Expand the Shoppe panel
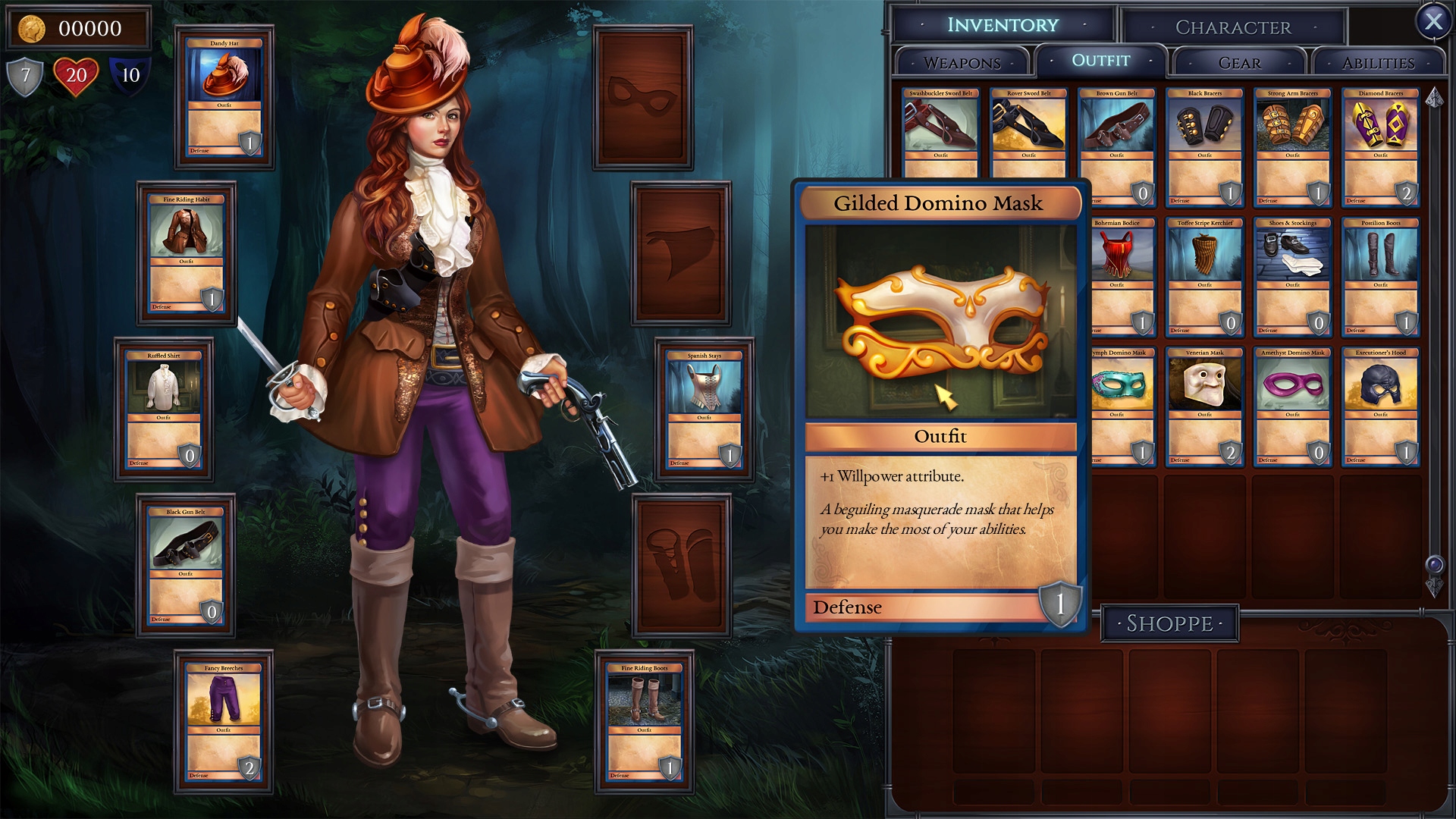1456x819 pixels. [x=1169, y=623]
